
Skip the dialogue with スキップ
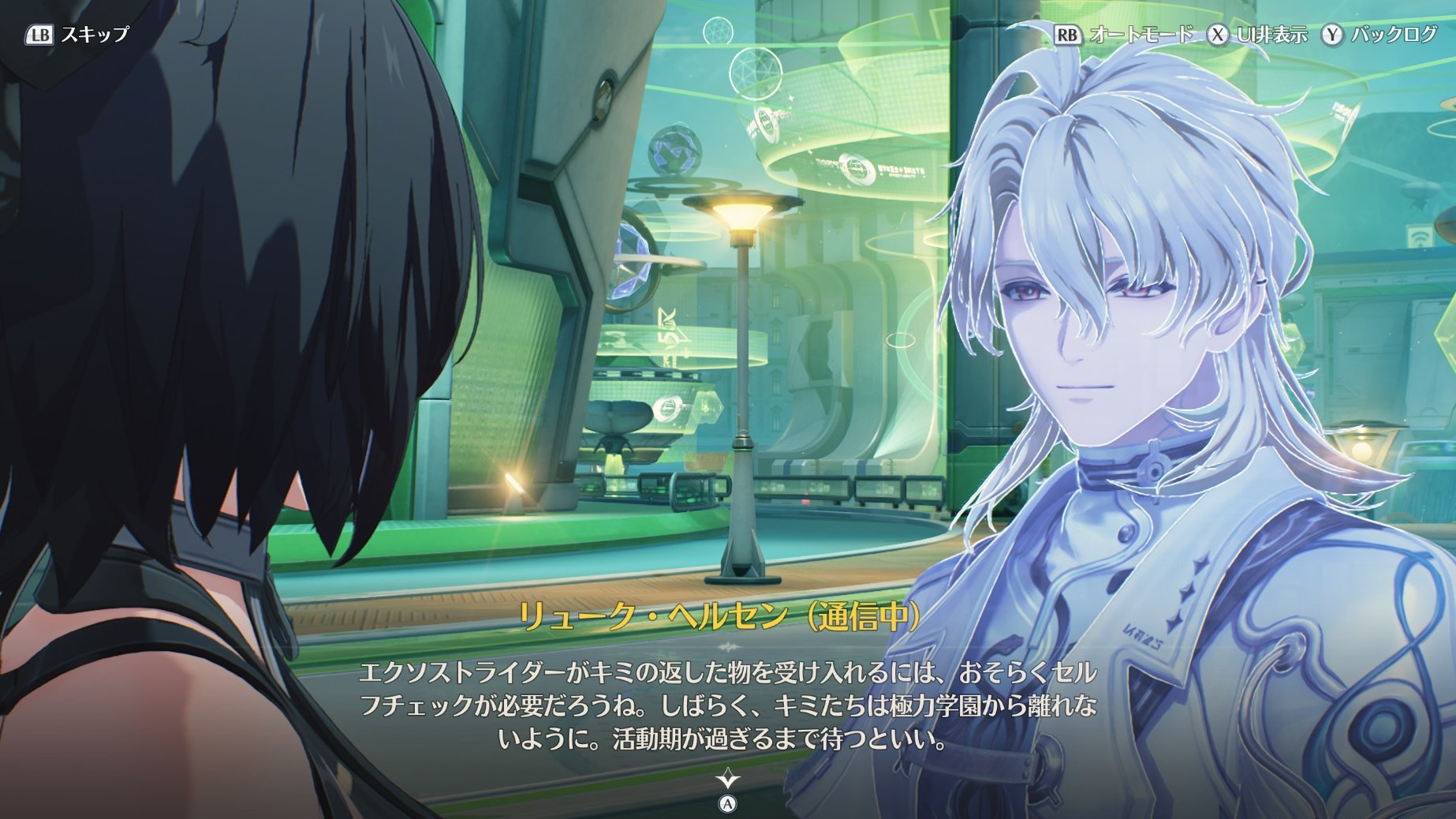click(x=77, y=35)
